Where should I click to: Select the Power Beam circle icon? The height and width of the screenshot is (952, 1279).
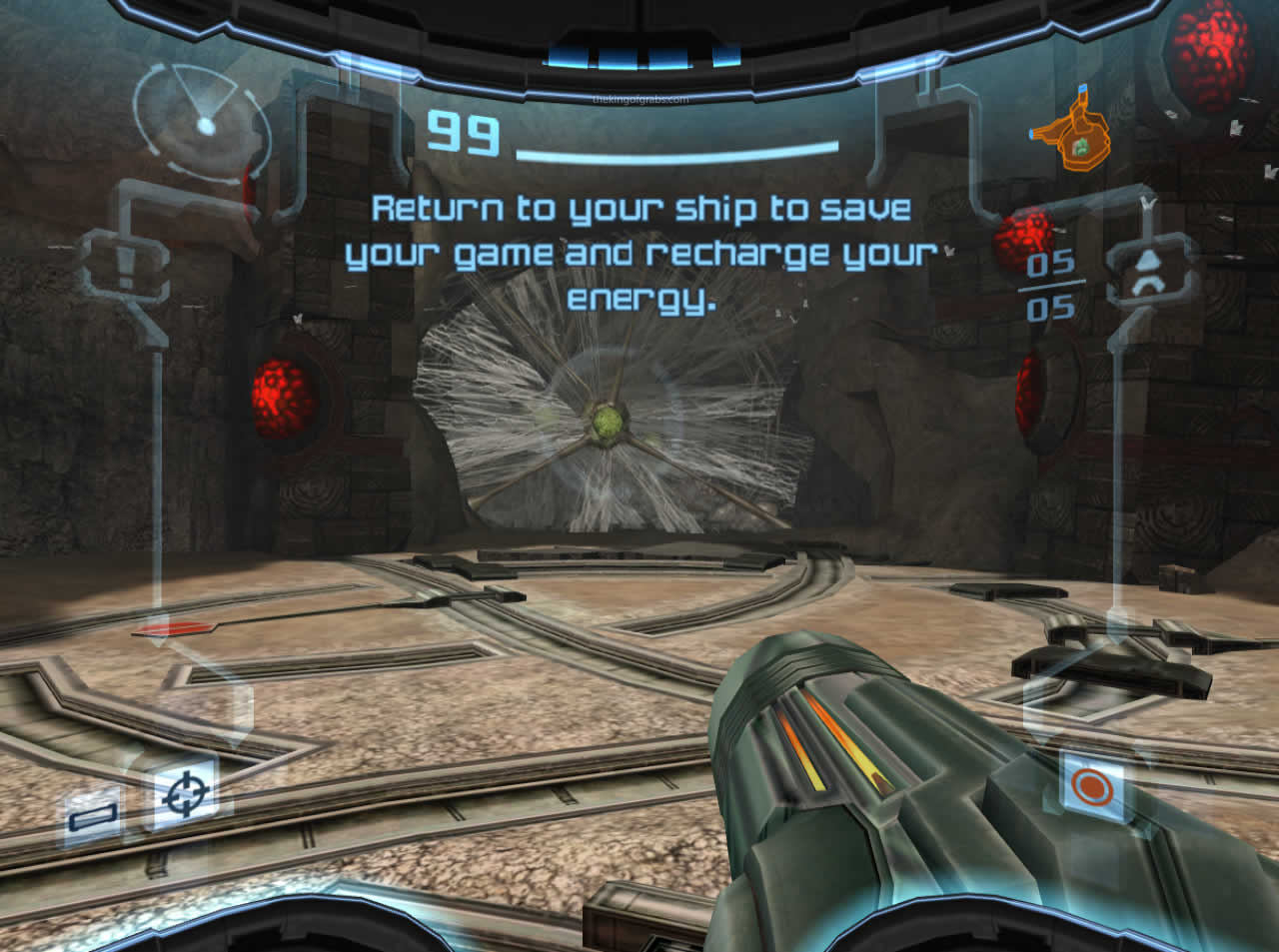1091,786
